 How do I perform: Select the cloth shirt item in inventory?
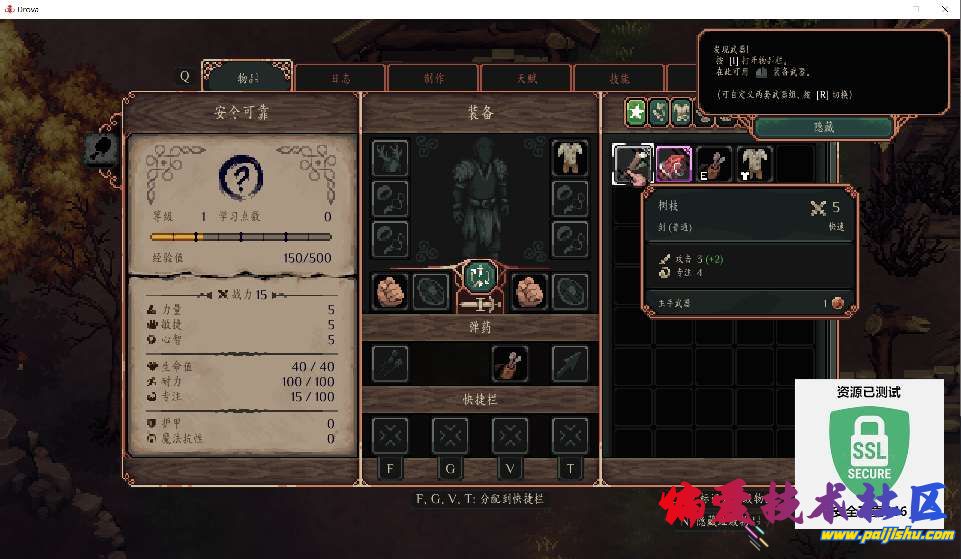[753, 164]
